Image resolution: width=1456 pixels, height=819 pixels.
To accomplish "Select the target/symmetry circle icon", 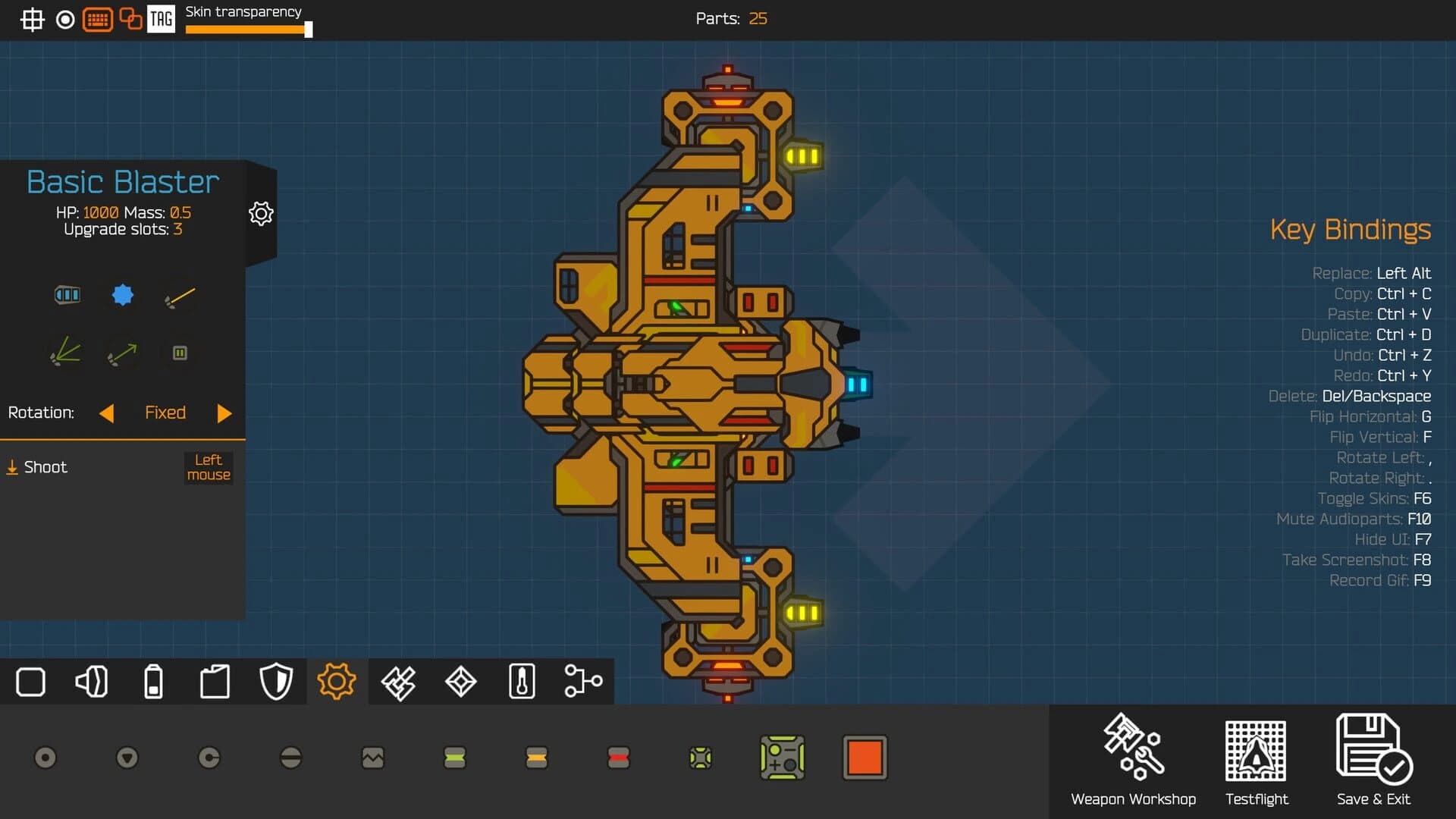I will point(65,20).
